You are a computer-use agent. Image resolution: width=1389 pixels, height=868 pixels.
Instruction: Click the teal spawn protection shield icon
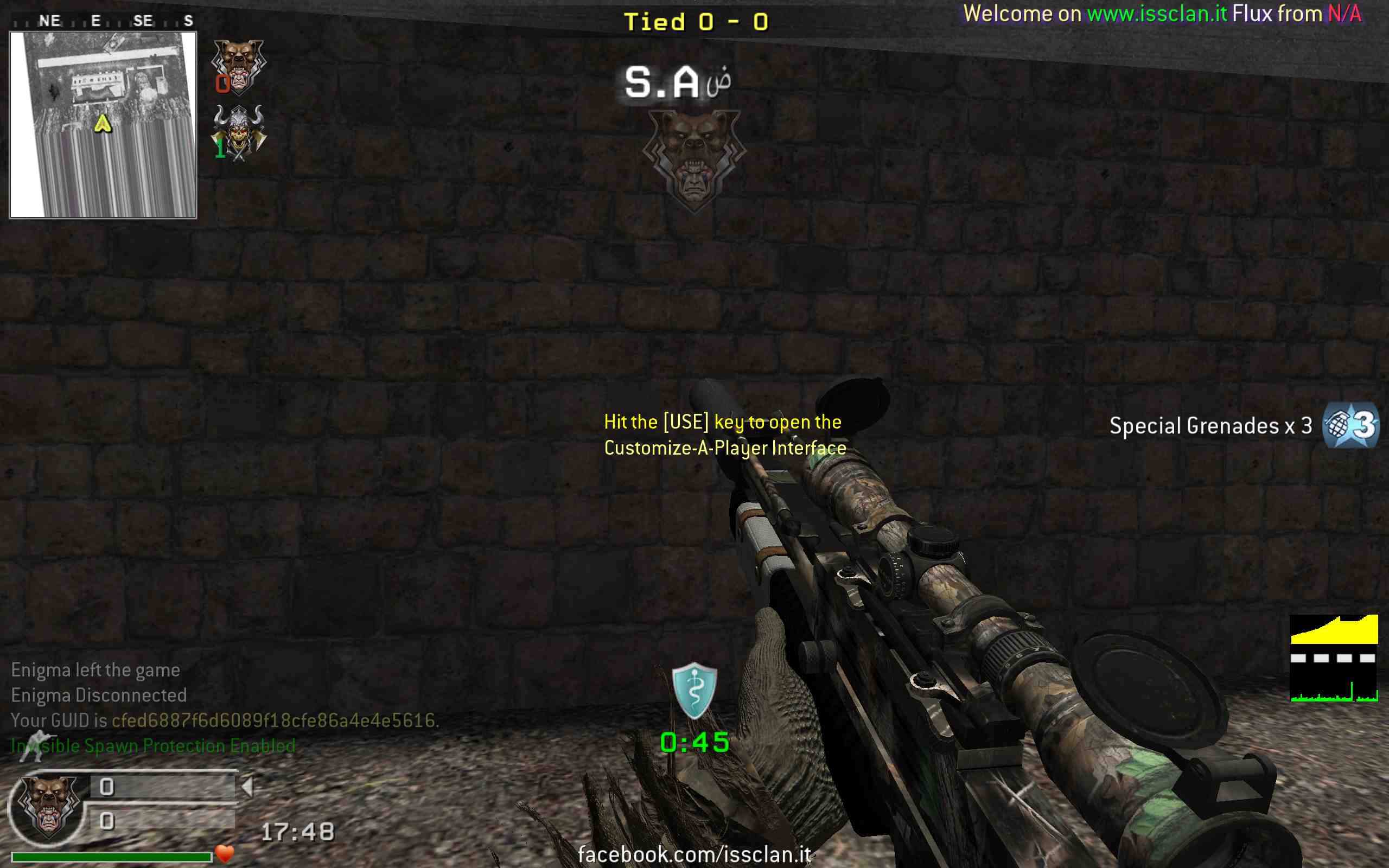(x=694, y=690)
